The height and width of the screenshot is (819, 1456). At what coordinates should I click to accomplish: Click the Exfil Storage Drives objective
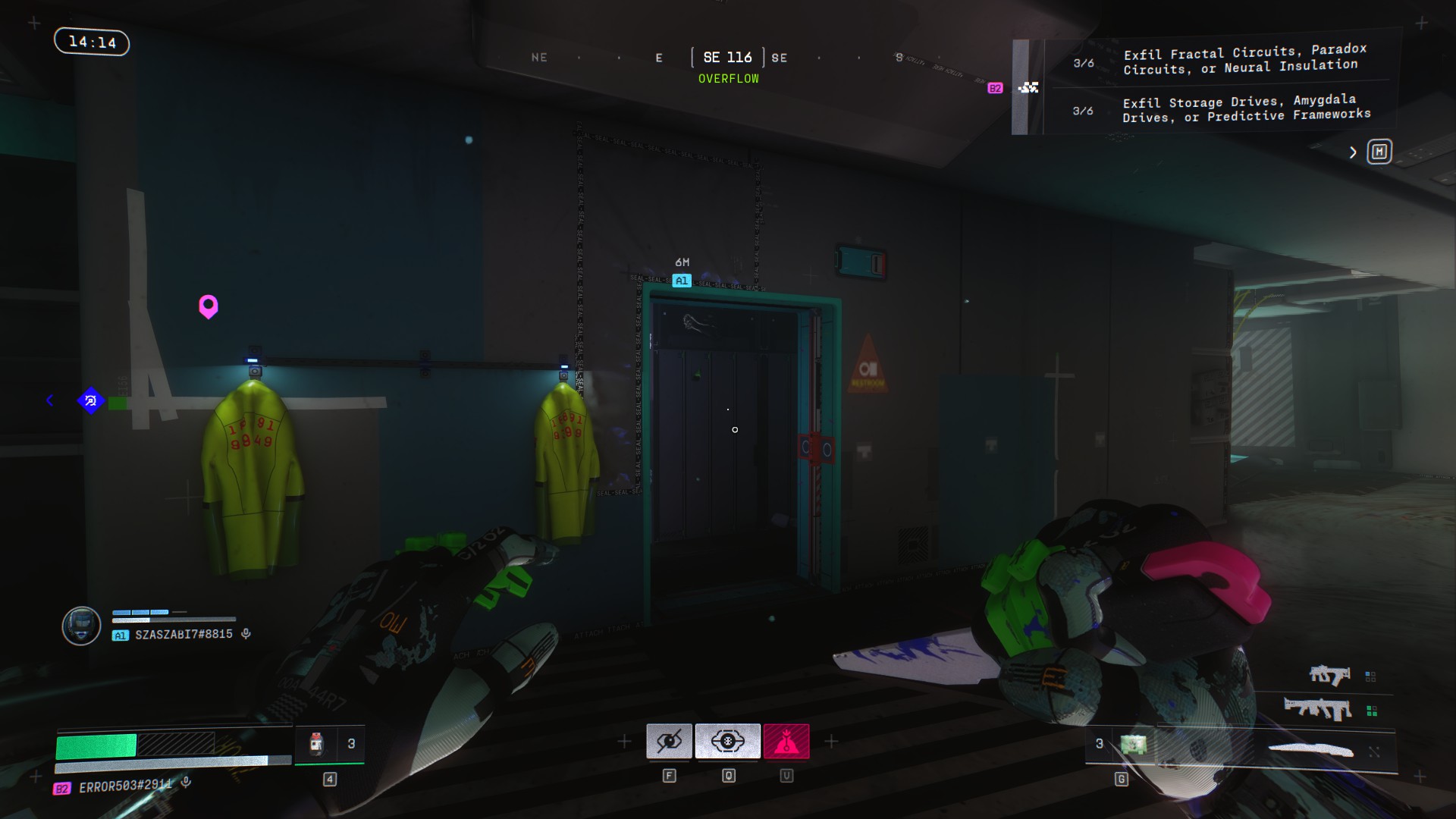point(1245,108)
